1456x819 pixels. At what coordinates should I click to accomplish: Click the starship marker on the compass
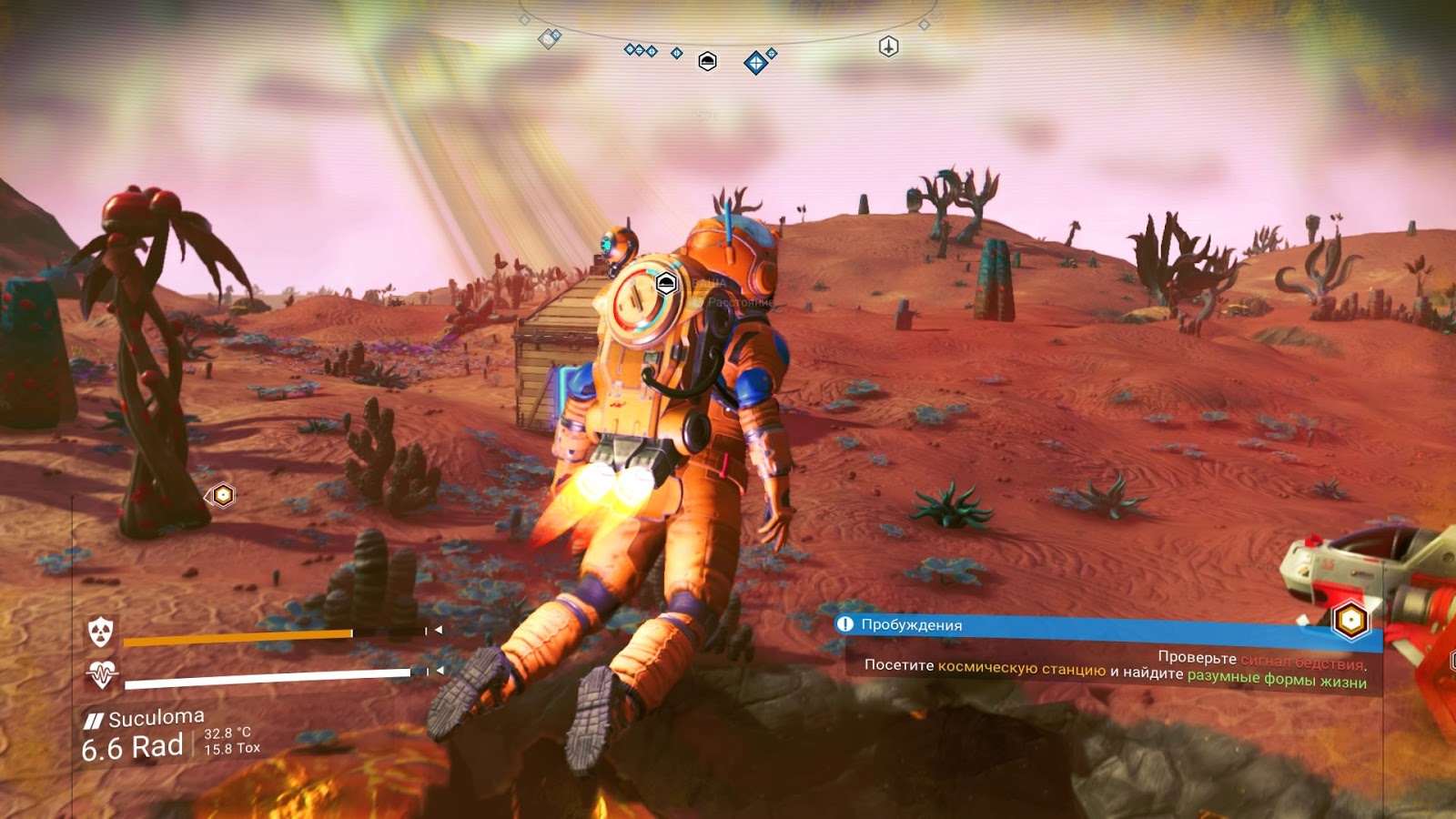[888, 46]
